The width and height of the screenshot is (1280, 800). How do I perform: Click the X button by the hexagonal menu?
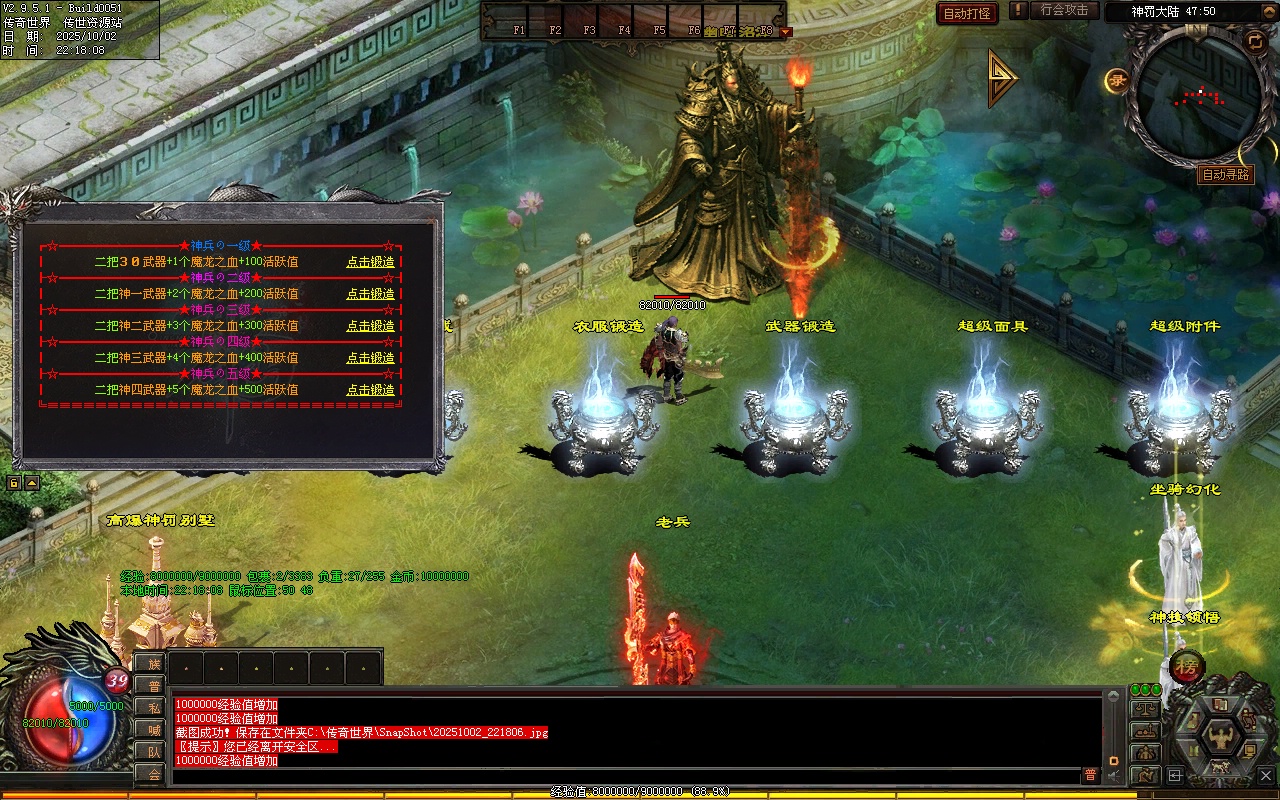pos(1267,773)
